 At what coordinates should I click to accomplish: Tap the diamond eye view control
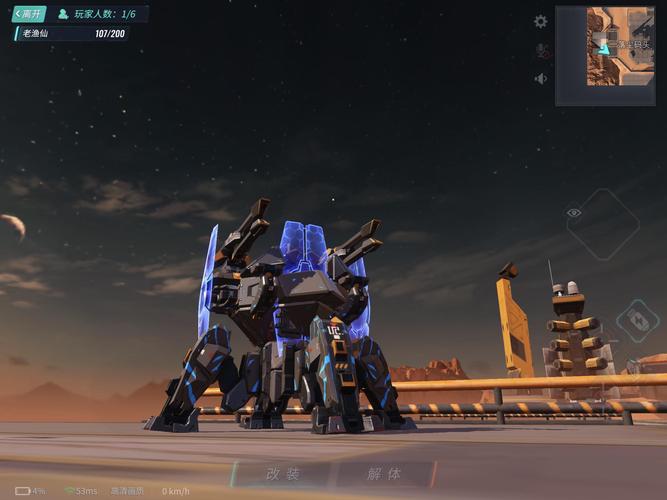(602, 224)
